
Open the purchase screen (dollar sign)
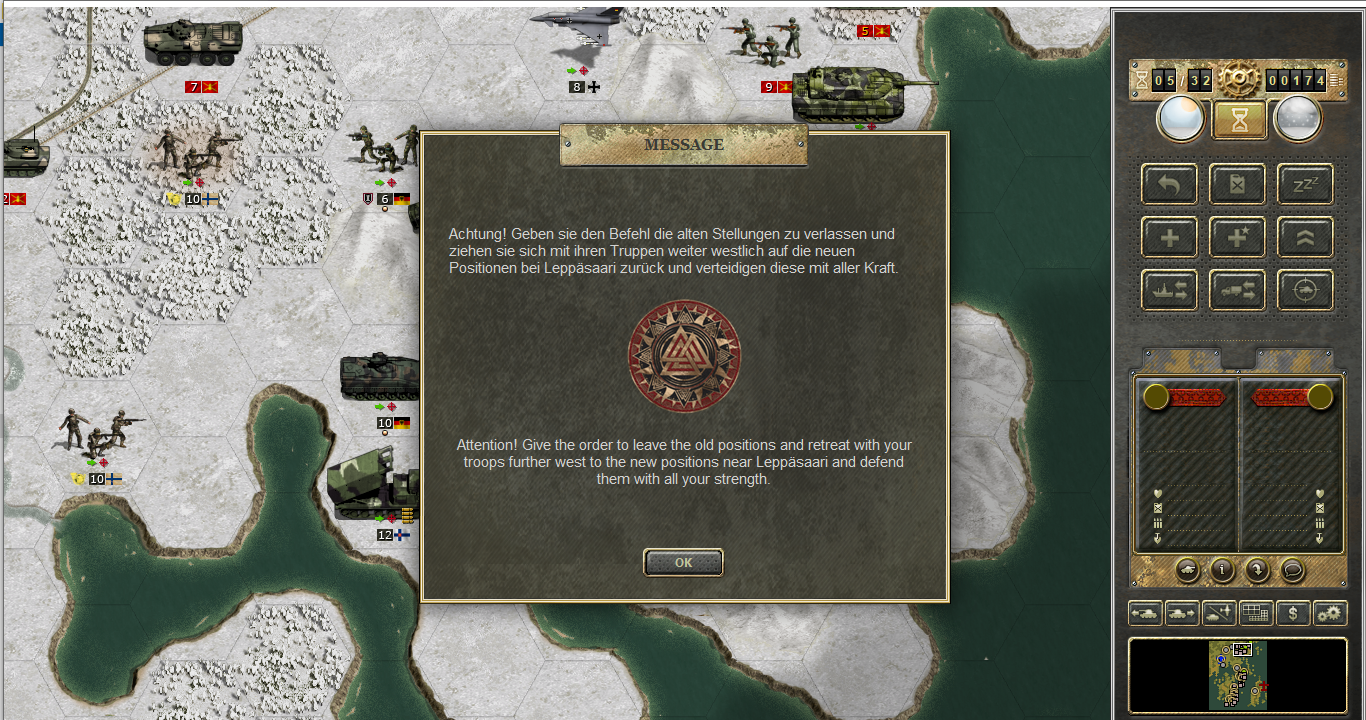1293,613
